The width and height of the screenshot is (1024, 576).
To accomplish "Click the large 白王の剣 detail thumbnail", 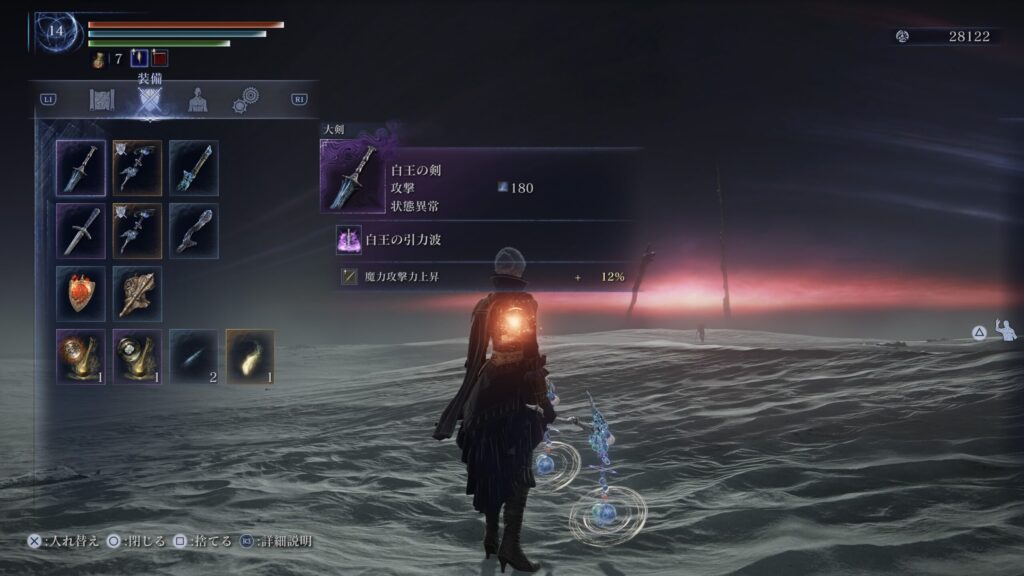I will (x=353, y=177).
